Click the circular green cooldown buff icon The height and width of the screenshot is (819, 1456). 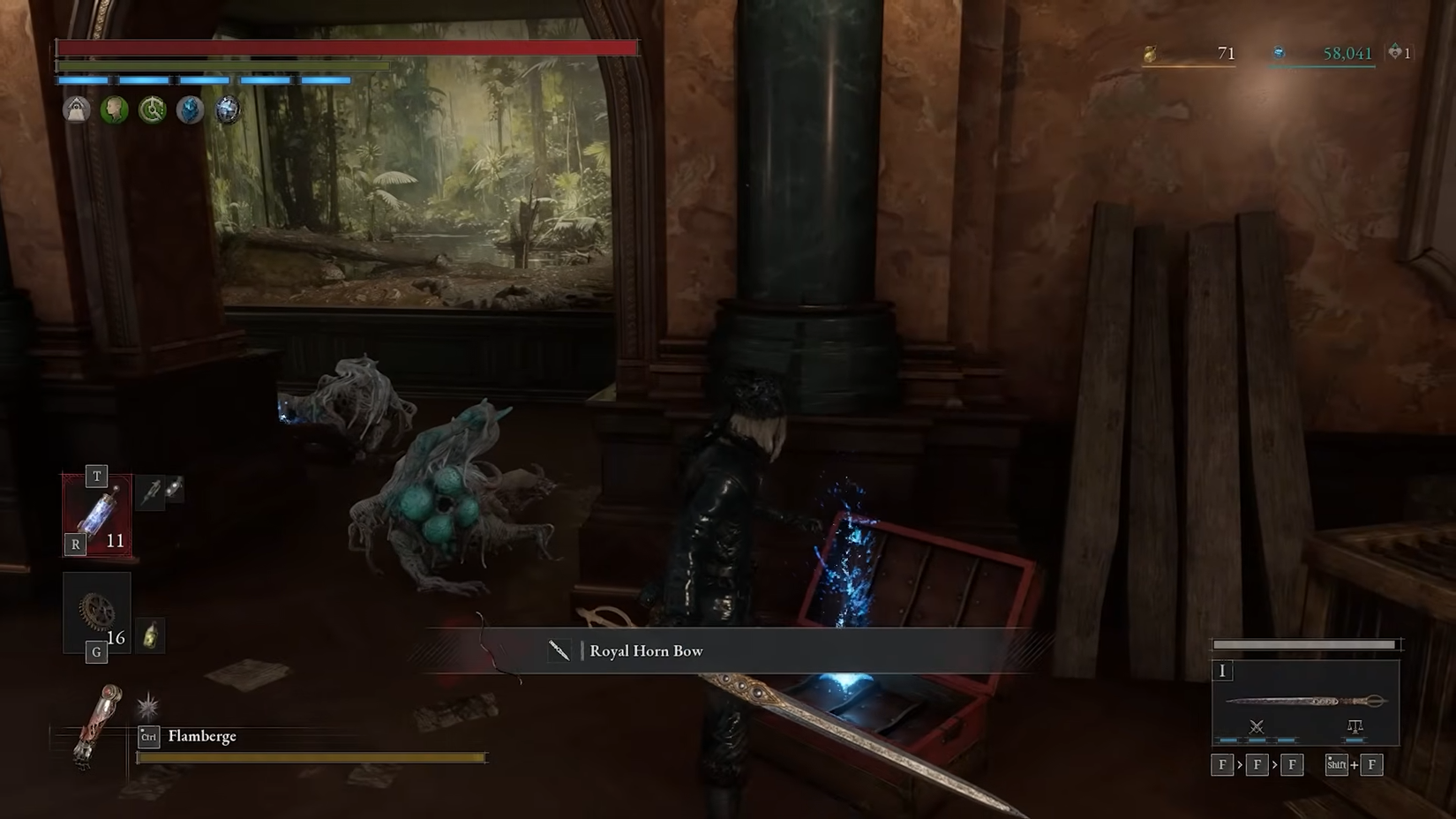pyautogui.click(x=152, y=110)
